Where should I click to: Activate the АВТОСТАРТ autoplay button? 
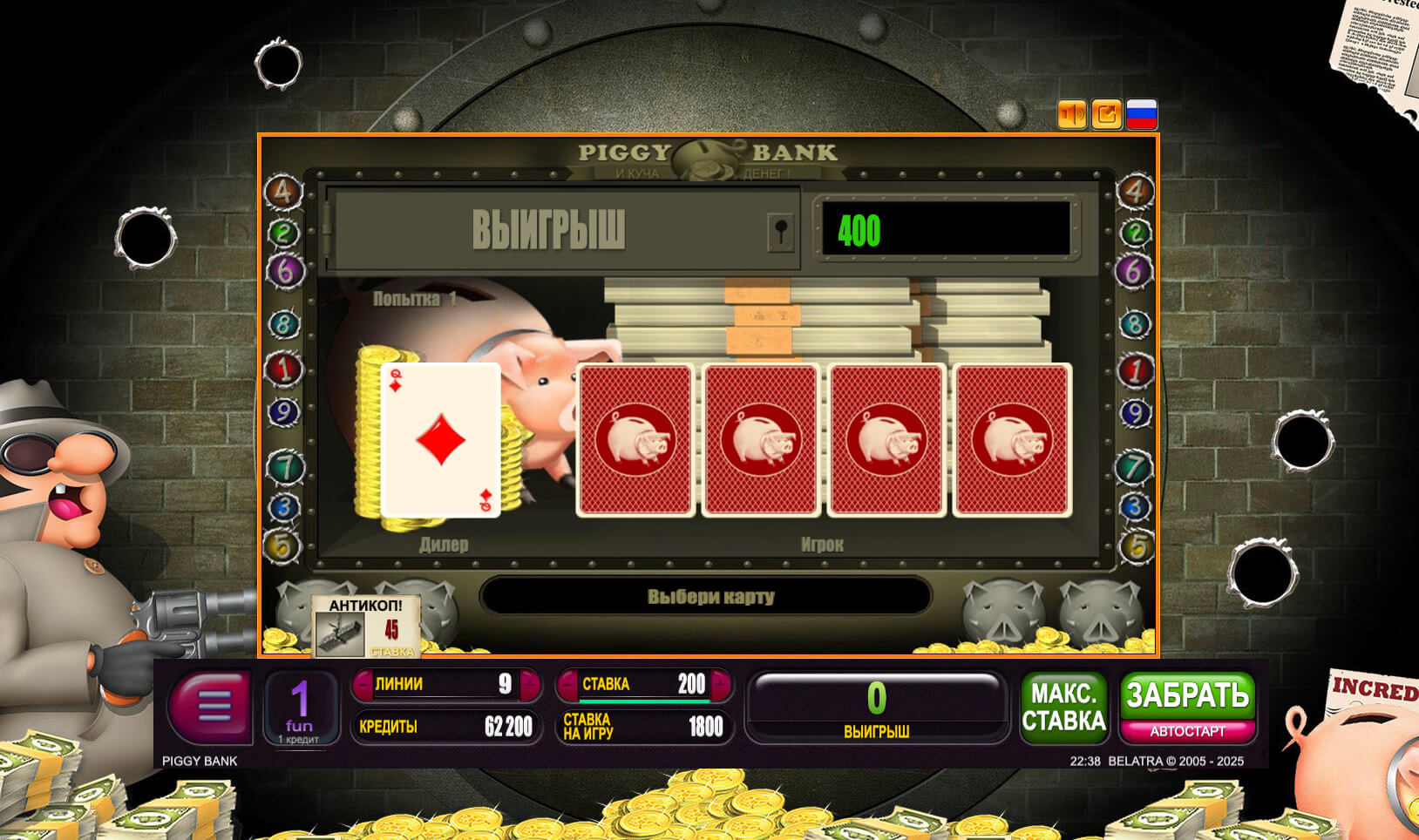coord(1187,732)
